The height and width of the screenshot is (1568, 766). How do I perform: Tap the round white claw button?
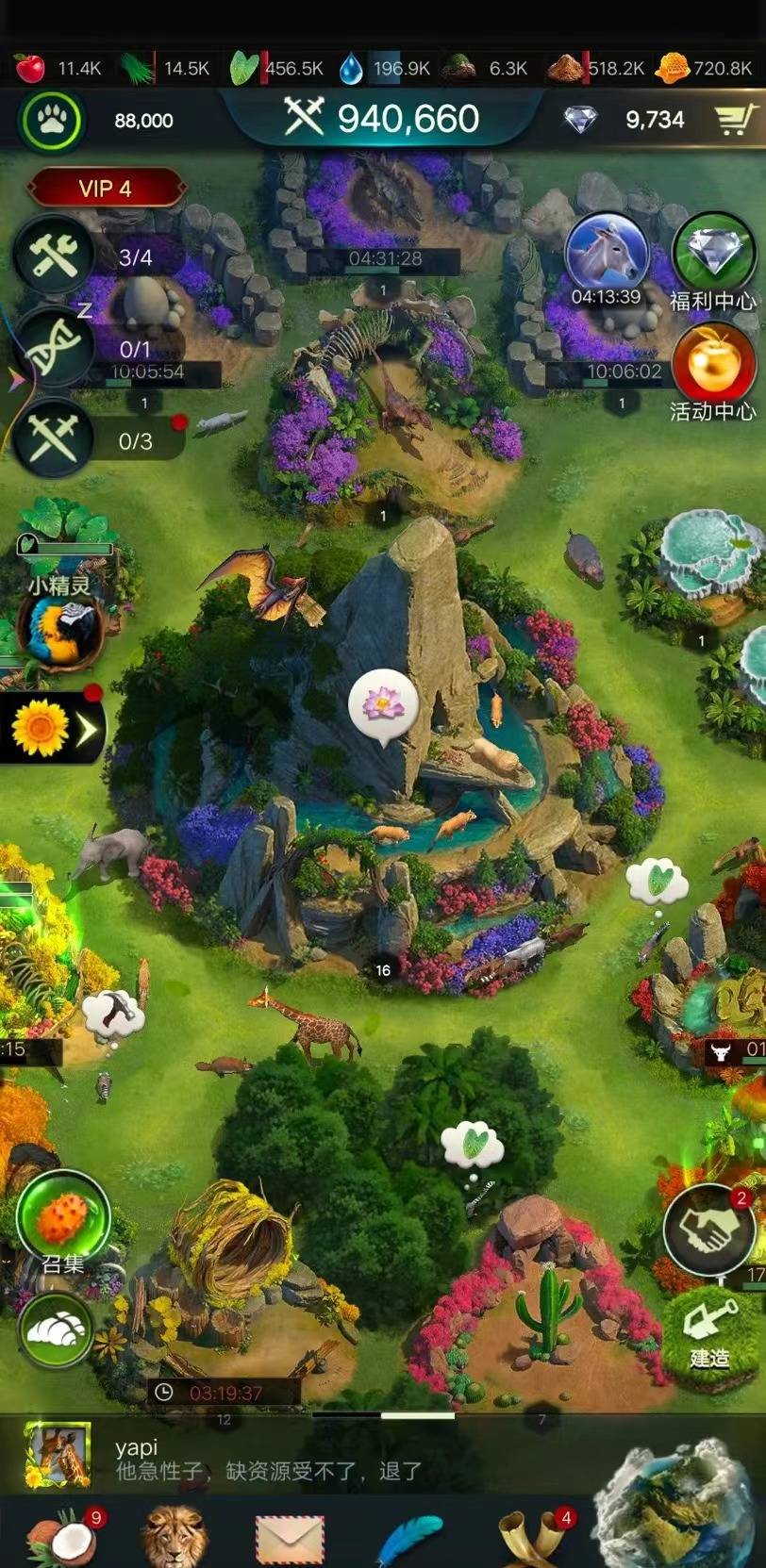(58, 1330)
